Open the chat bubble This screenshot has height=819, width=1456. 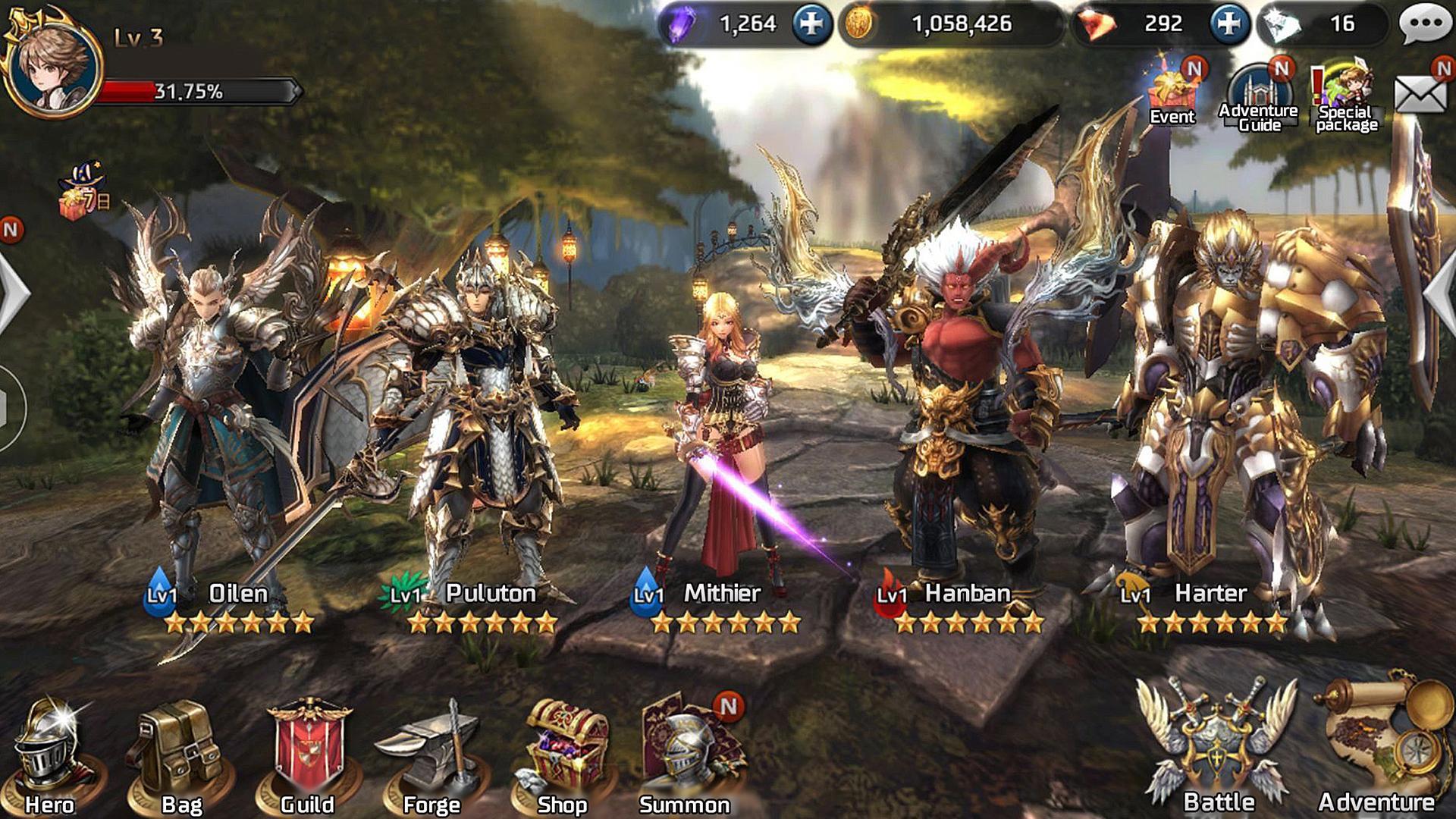coord(1425,21)
